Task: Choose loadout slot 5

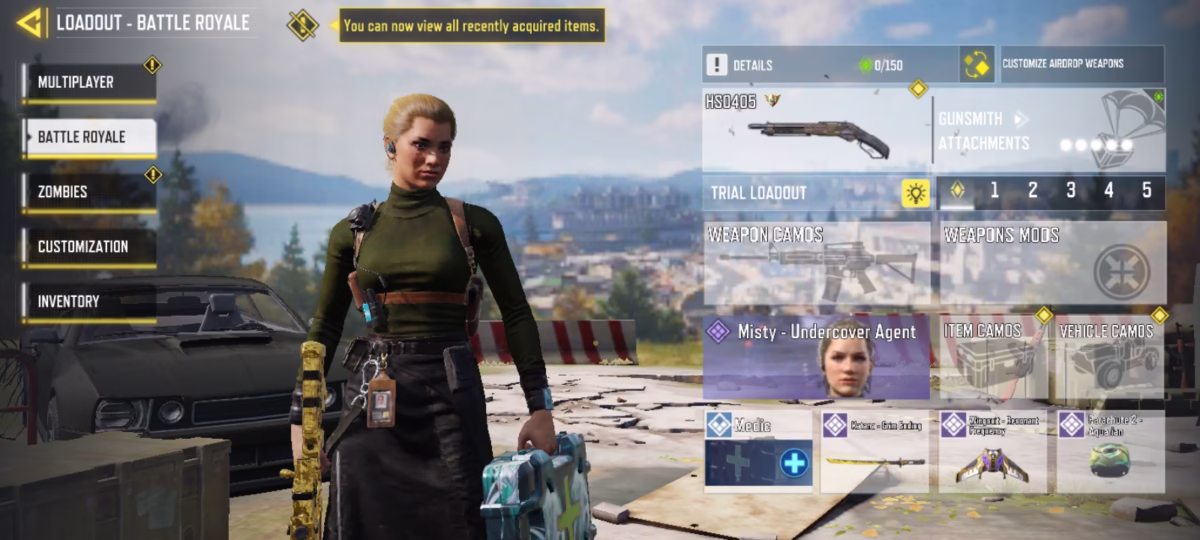Action: (x=1146, y=191)
